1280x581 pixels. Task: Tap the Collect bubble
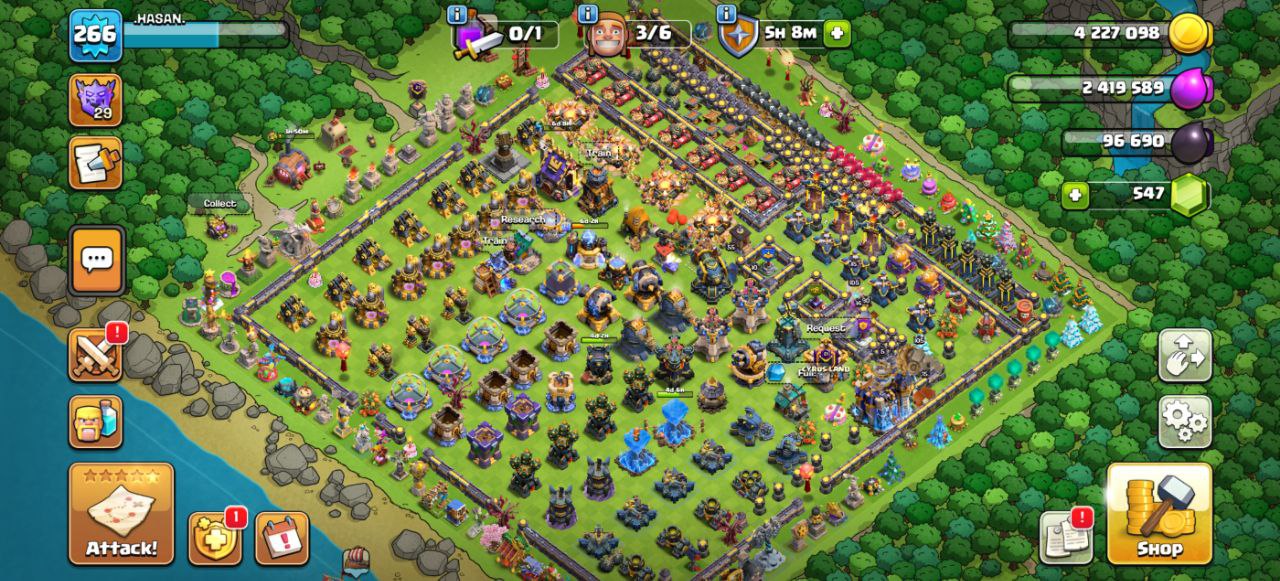pyautogui.click(x=220, y=203)
